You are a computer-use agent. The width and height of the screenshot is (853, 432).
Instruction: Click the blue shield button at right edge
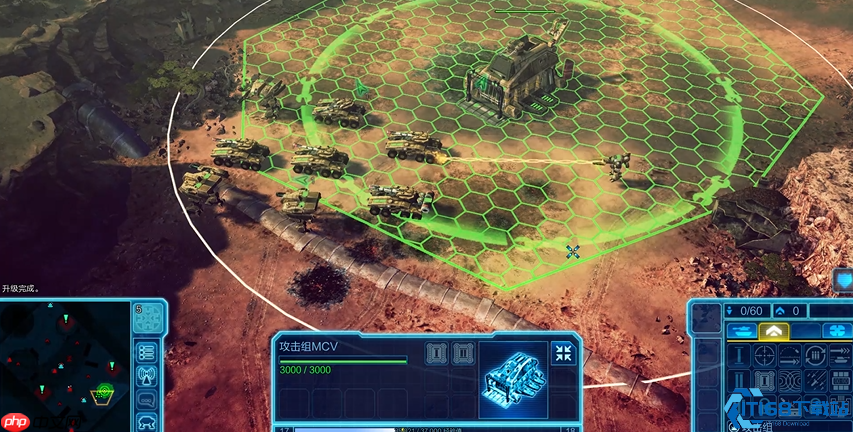click(x=843, y=279)
